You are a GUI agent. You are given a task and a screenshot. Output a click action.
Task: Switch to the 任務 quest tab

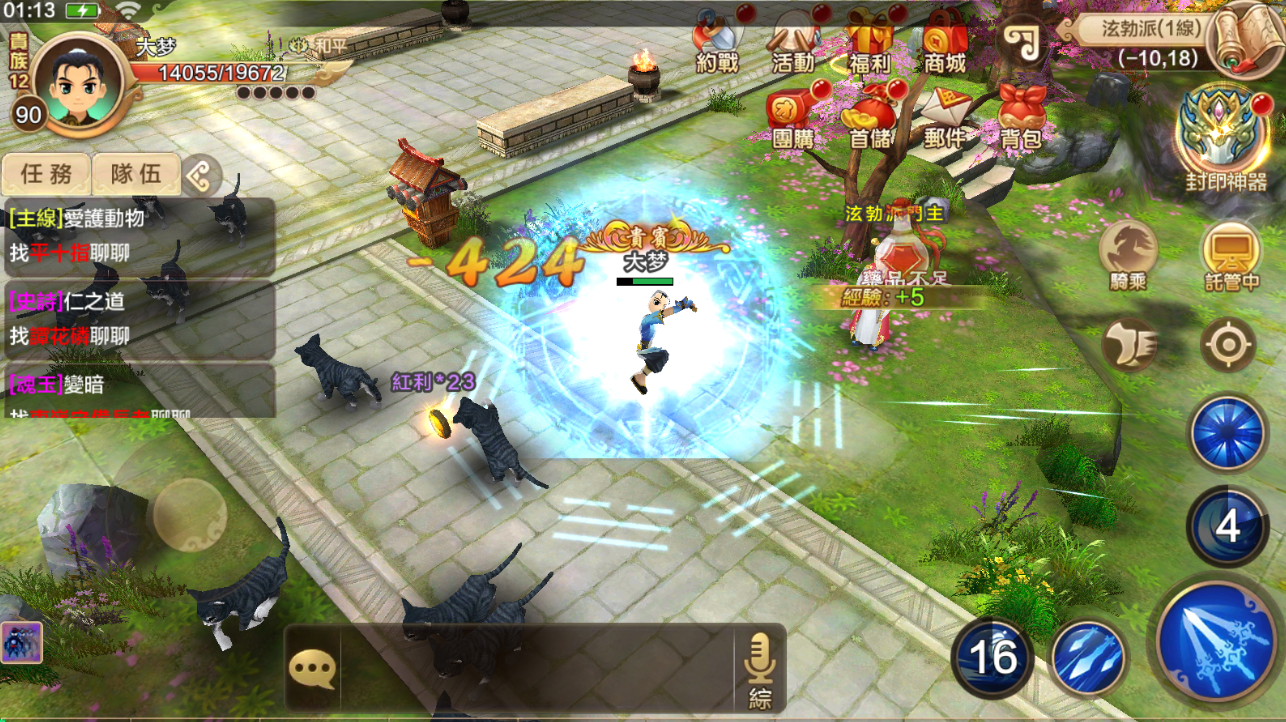tap(46, 174)
